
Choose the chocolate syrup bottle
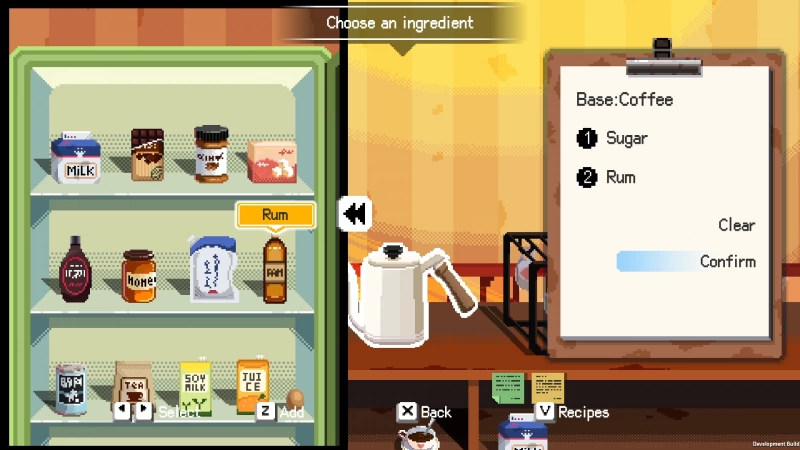[77, 269]
